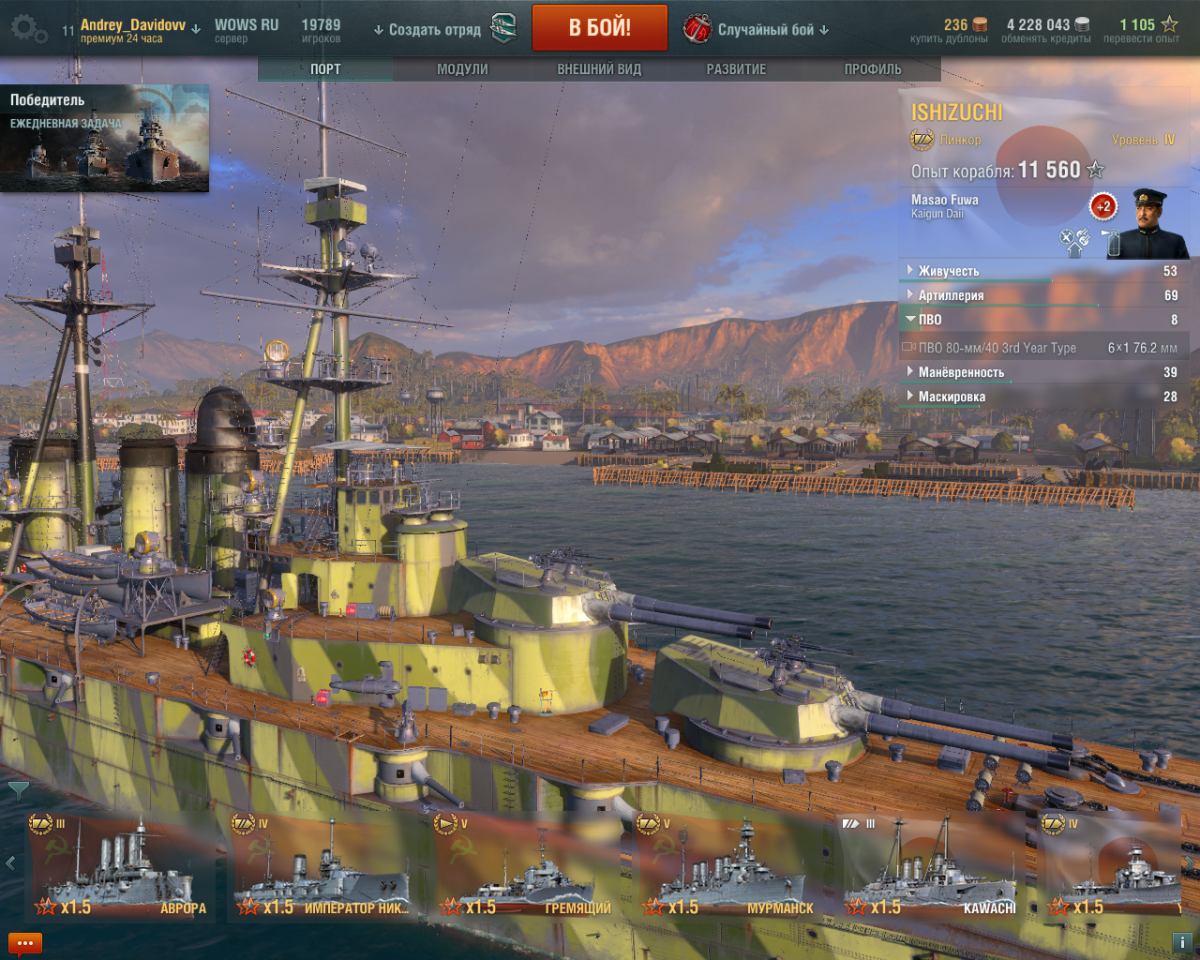1200x960 pixels.
Task: Show the ПРОФИЛЬ tab
Action: pyautogui.click(x=872, y=69)
